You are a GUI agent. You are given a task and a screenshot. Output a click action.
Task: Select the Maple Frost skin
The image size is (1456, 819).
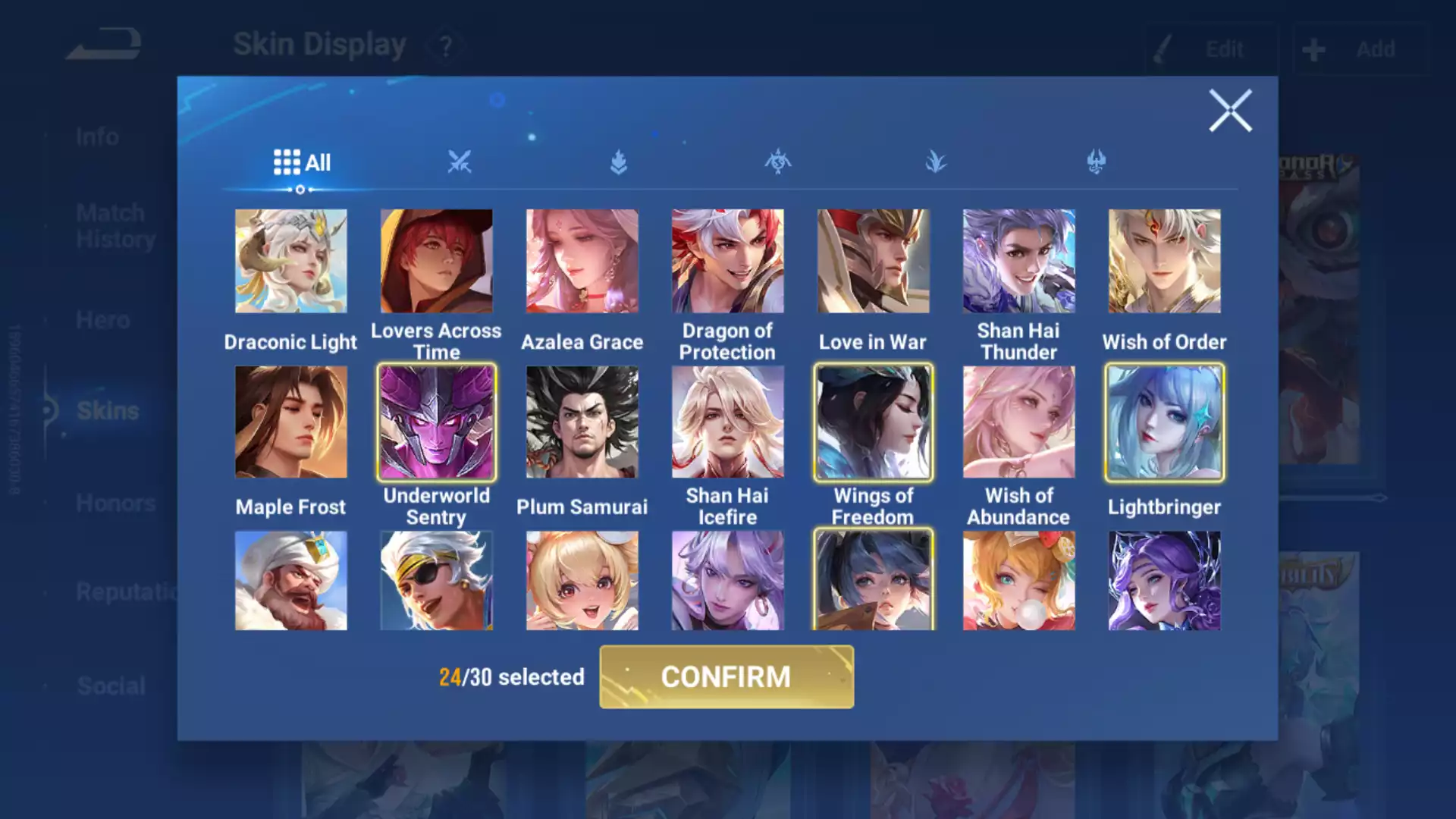290,422
